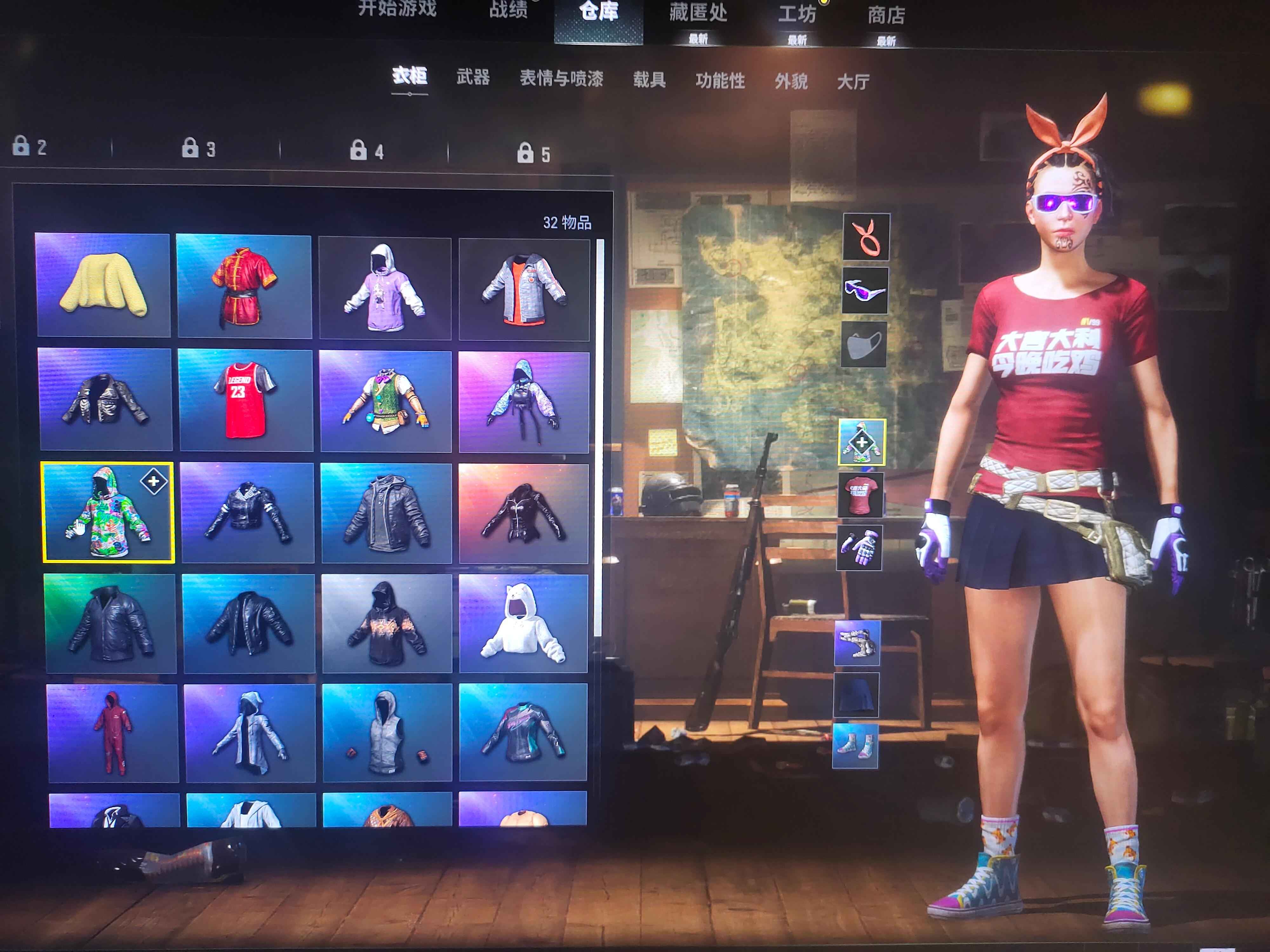Open the 工坊 workshop tab
Viewport: 1270px width, 952px height.
[796, 14]
